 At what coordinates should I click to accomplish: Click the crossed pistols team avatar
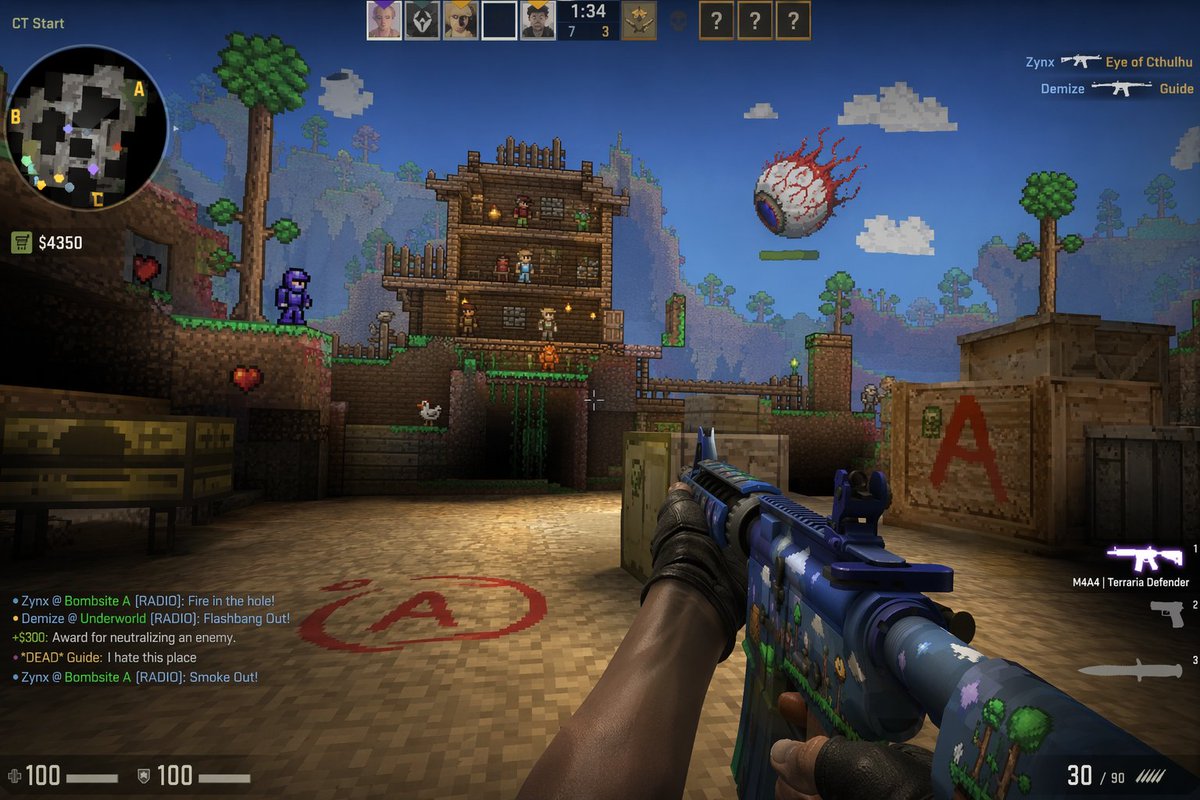click(638, 20)
